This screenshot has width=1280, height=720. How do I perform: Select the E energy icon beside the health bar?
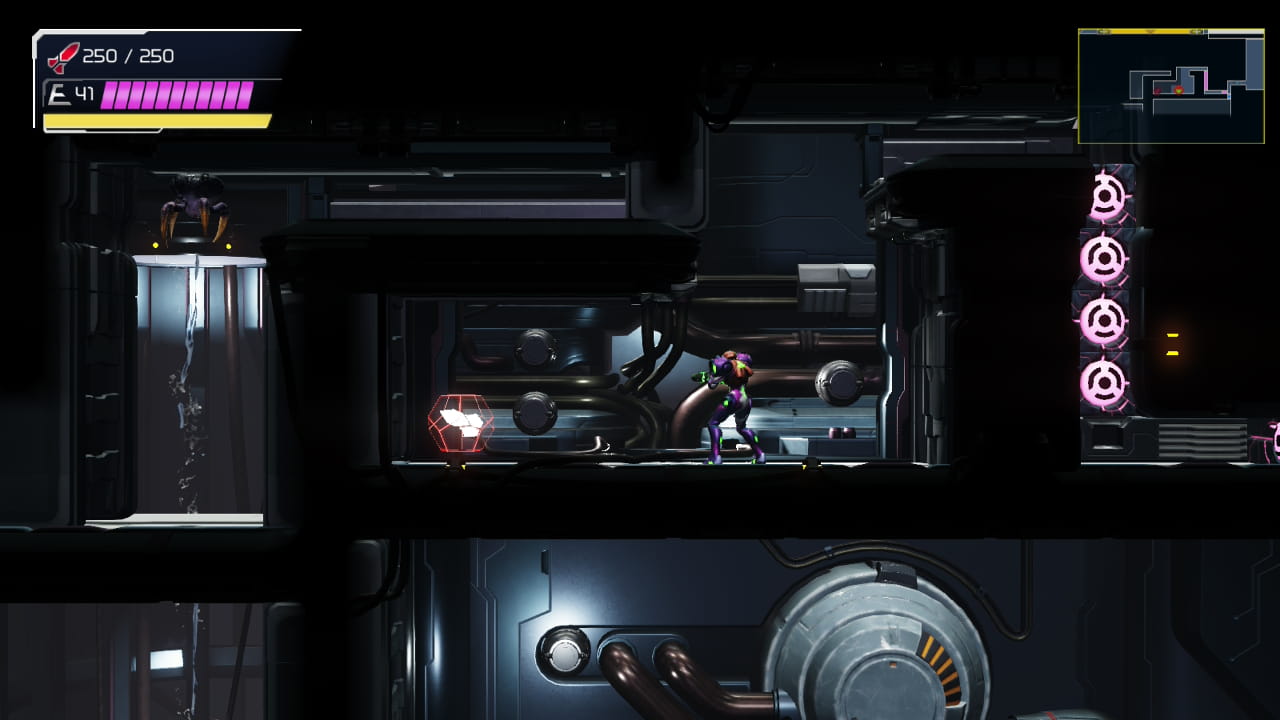60,92
